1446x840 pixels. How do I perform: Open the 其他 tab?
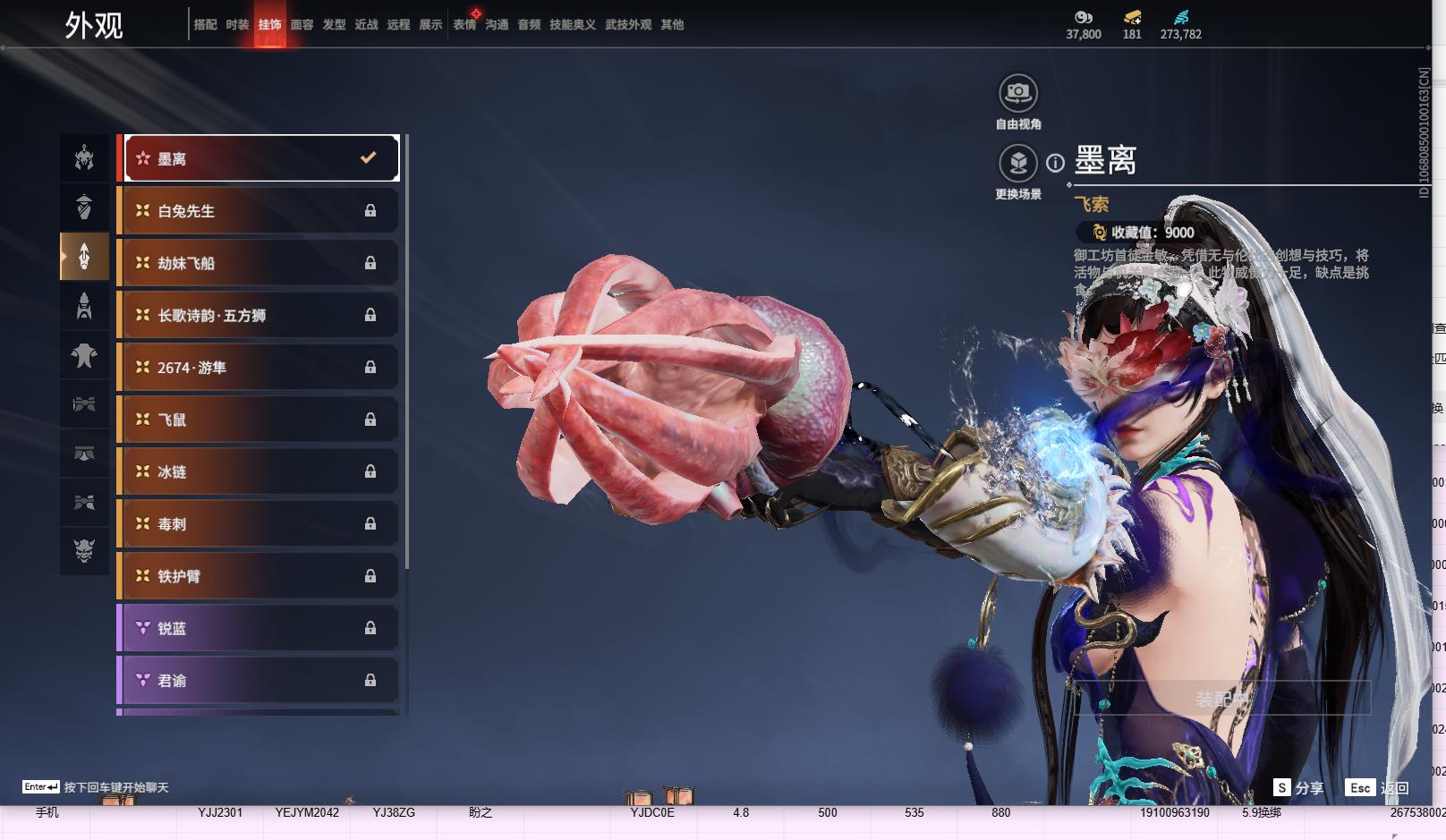coord(672,25)
